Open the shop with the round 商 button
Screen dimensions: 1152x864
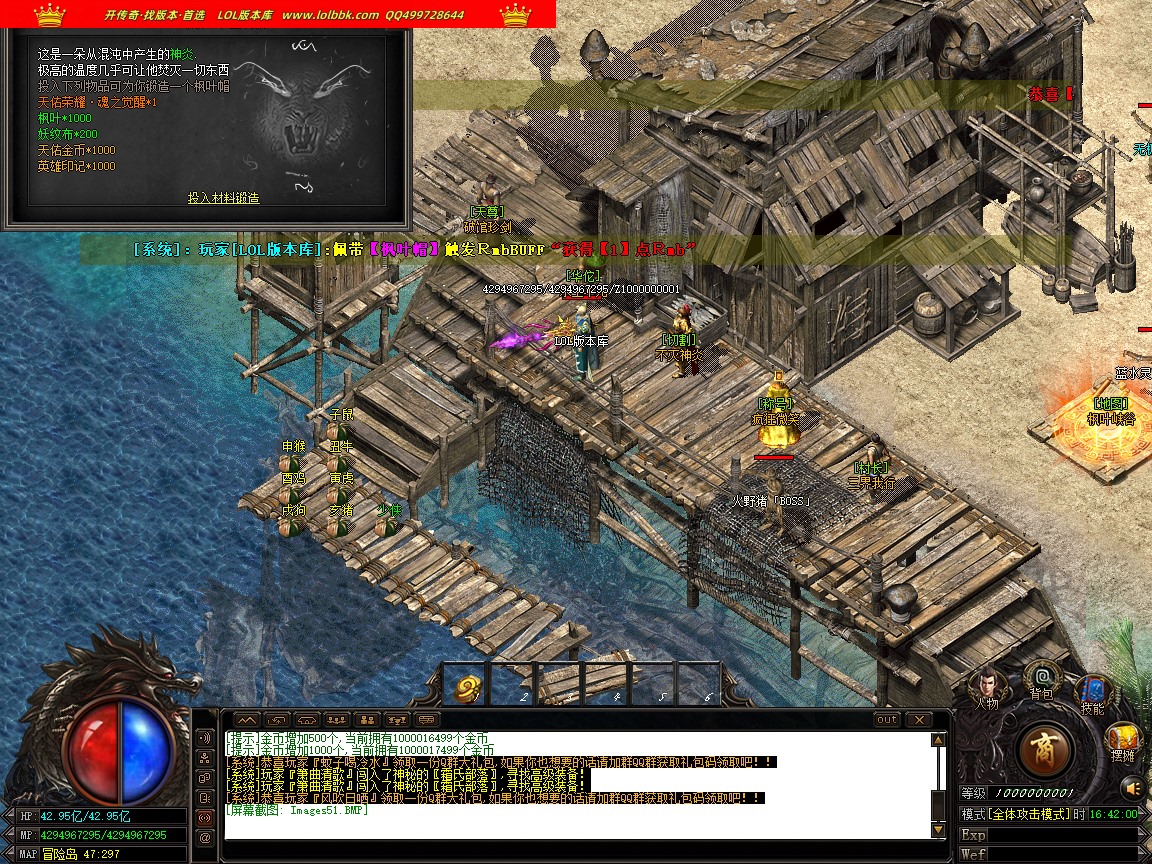1046,749
